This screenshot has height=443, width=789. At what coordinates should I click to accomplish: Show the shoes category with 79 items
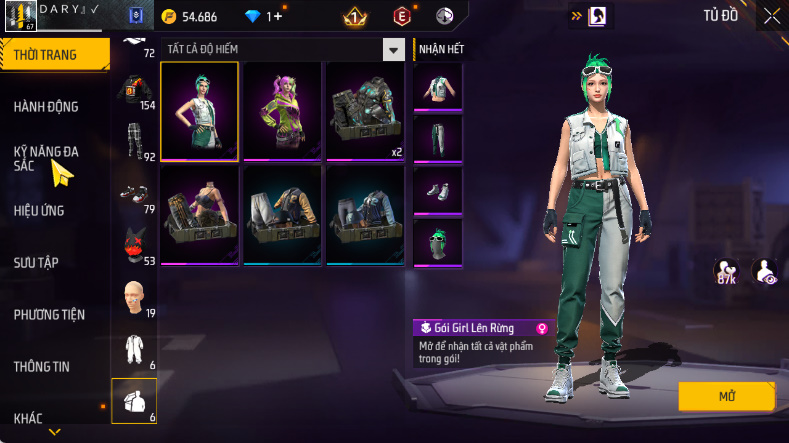coord(134,196)
